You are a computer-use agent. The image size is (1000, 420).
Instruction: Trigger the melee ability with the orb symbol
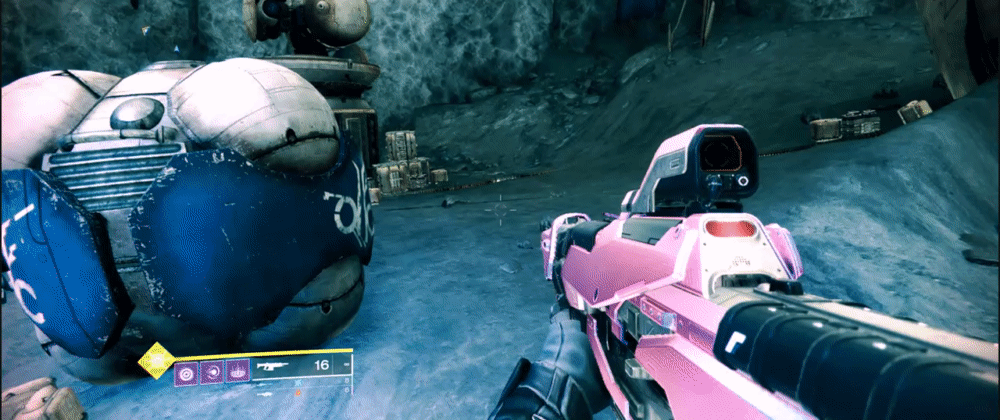(x=212, y=372)
